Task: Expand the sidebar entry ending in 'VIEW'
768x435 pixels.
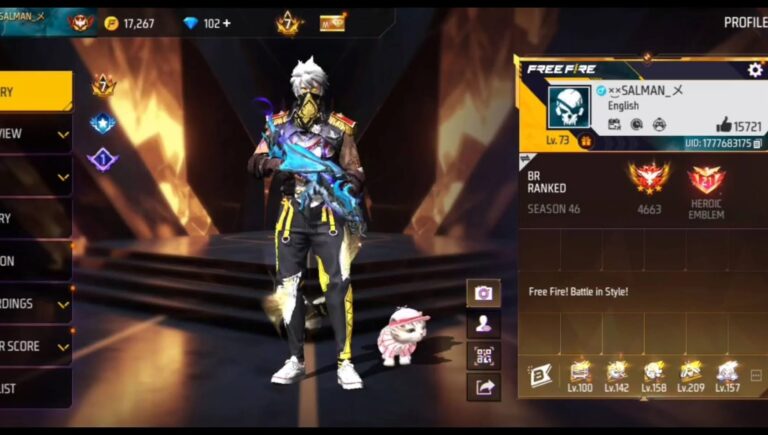Action: [x=35, y=134]
